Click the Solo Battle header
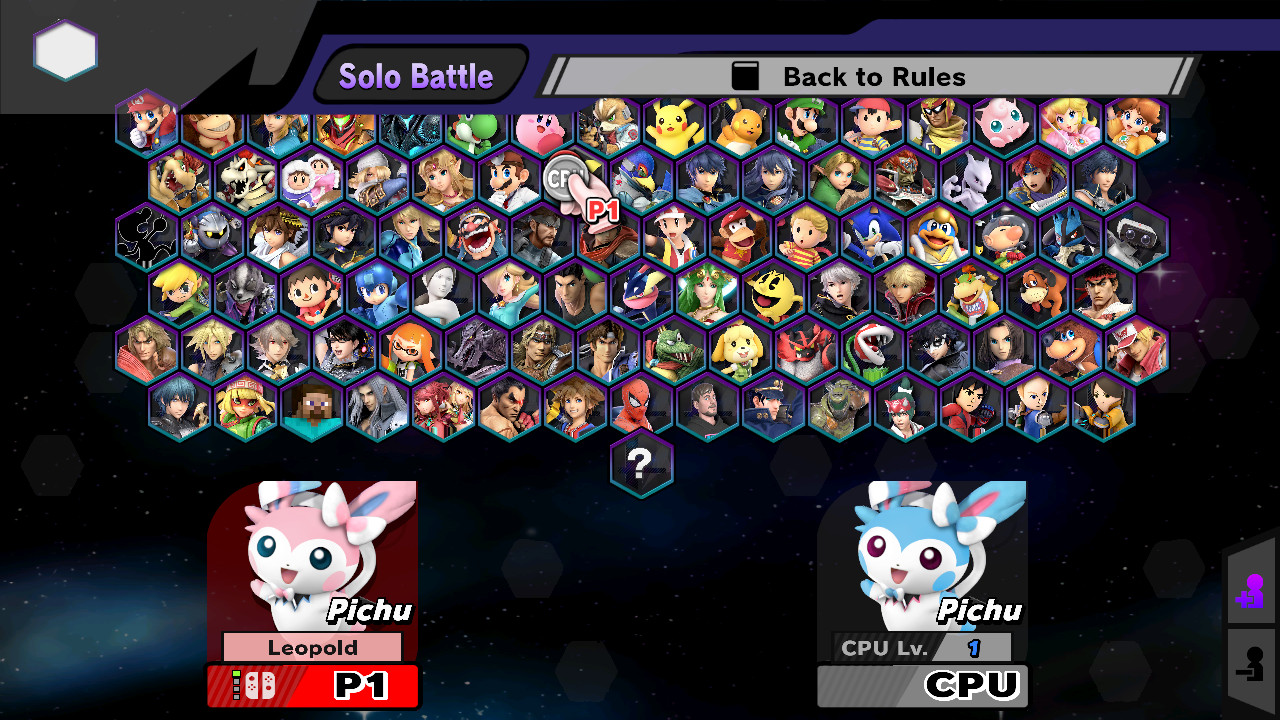This screenshot has height=720, width=1280. pos(417,74)
